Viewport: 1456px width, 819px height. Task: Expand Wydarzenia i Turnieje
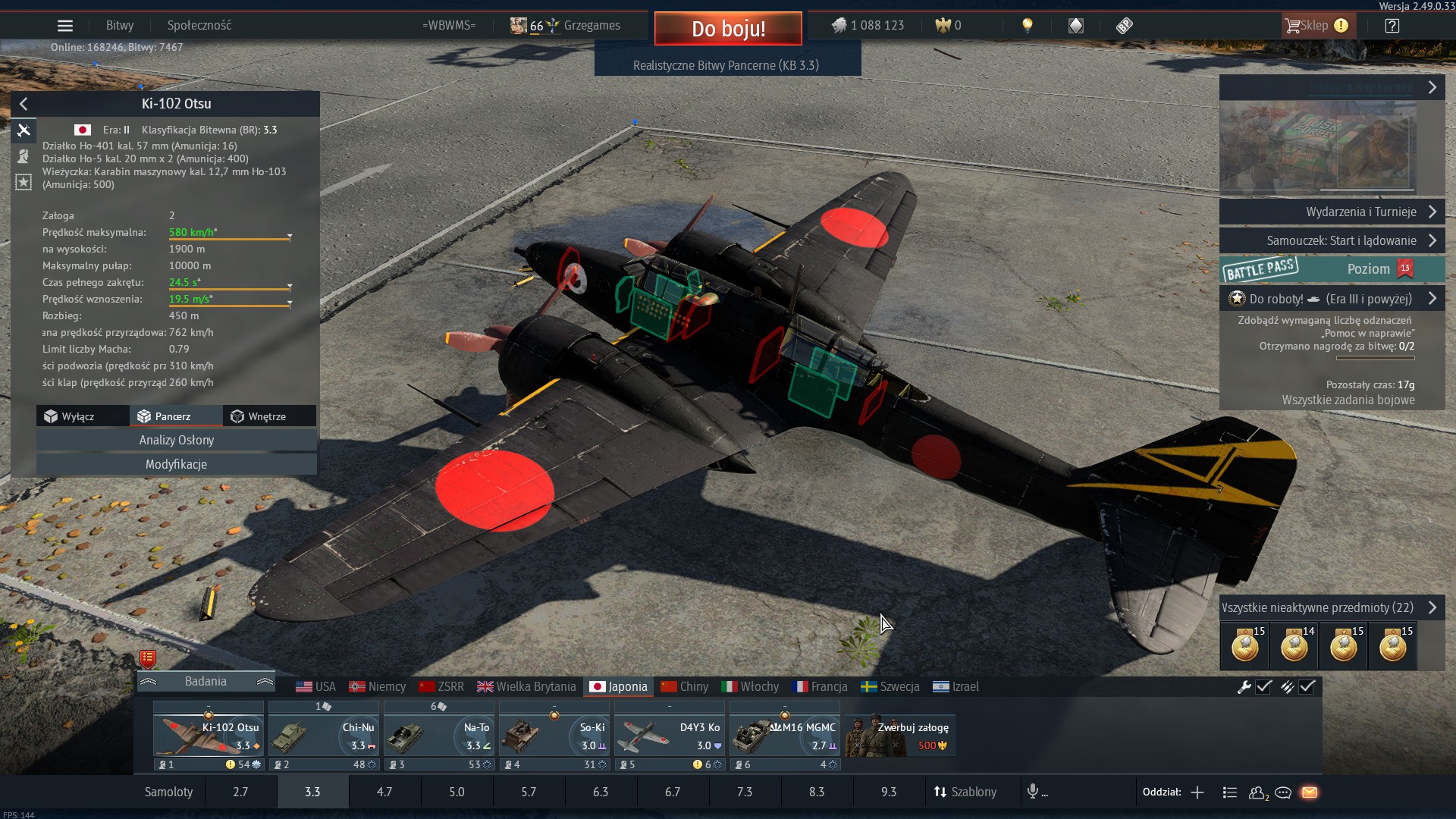1332,212
